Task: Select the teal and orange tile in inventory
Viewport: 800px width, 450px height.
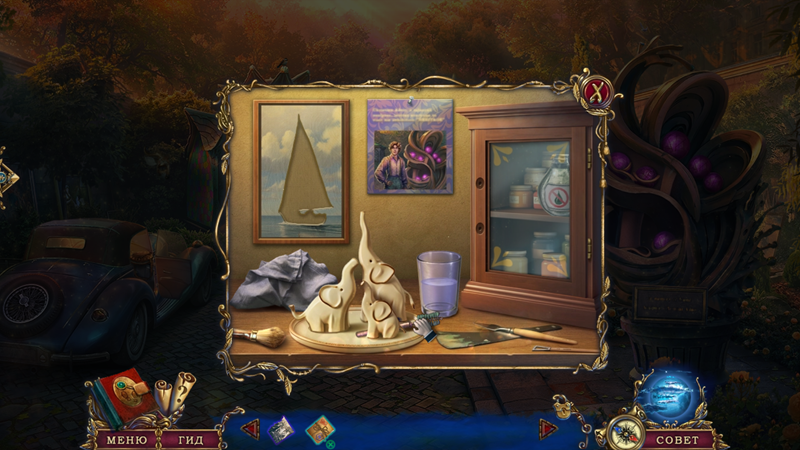Action: coord(320,429)
